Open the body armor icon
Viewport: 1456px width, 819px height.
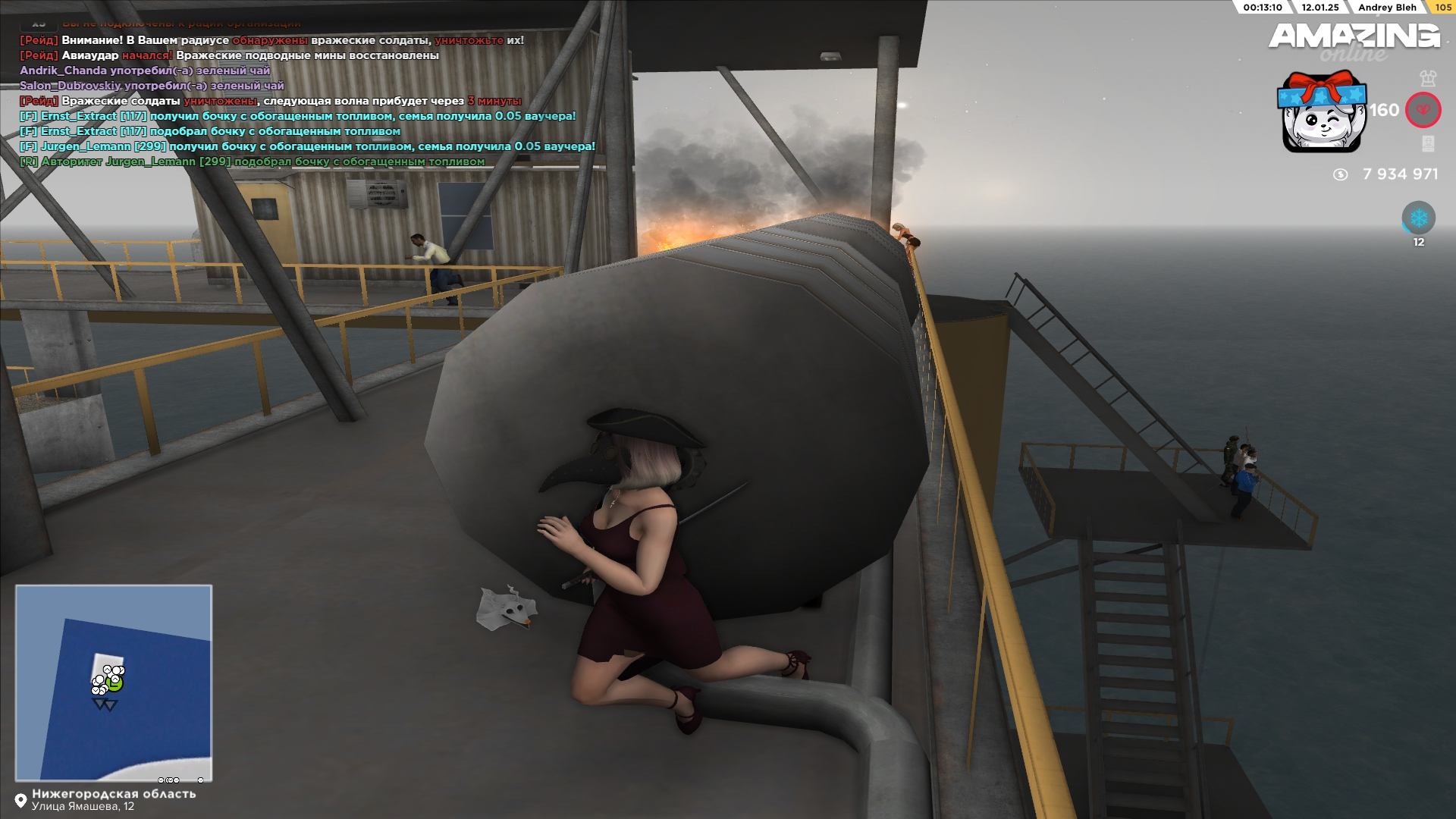point(1428,78)
